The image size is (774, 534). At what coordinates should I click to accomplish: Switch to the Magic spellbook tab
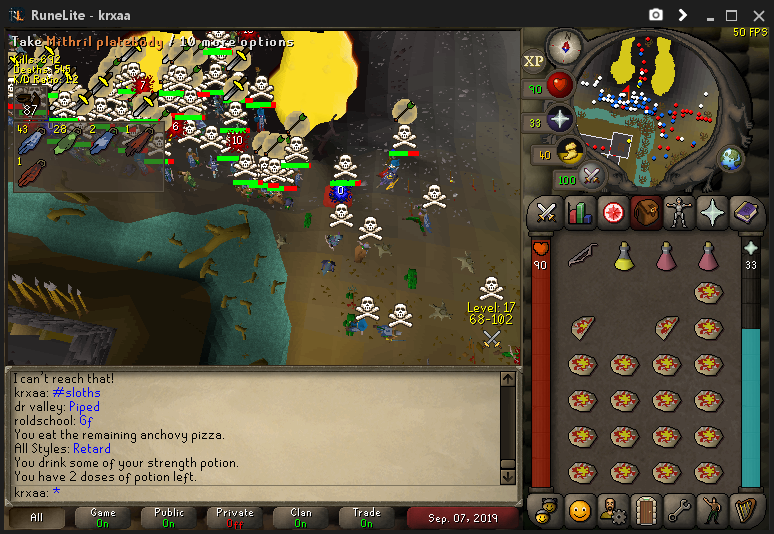pos(745,212)
